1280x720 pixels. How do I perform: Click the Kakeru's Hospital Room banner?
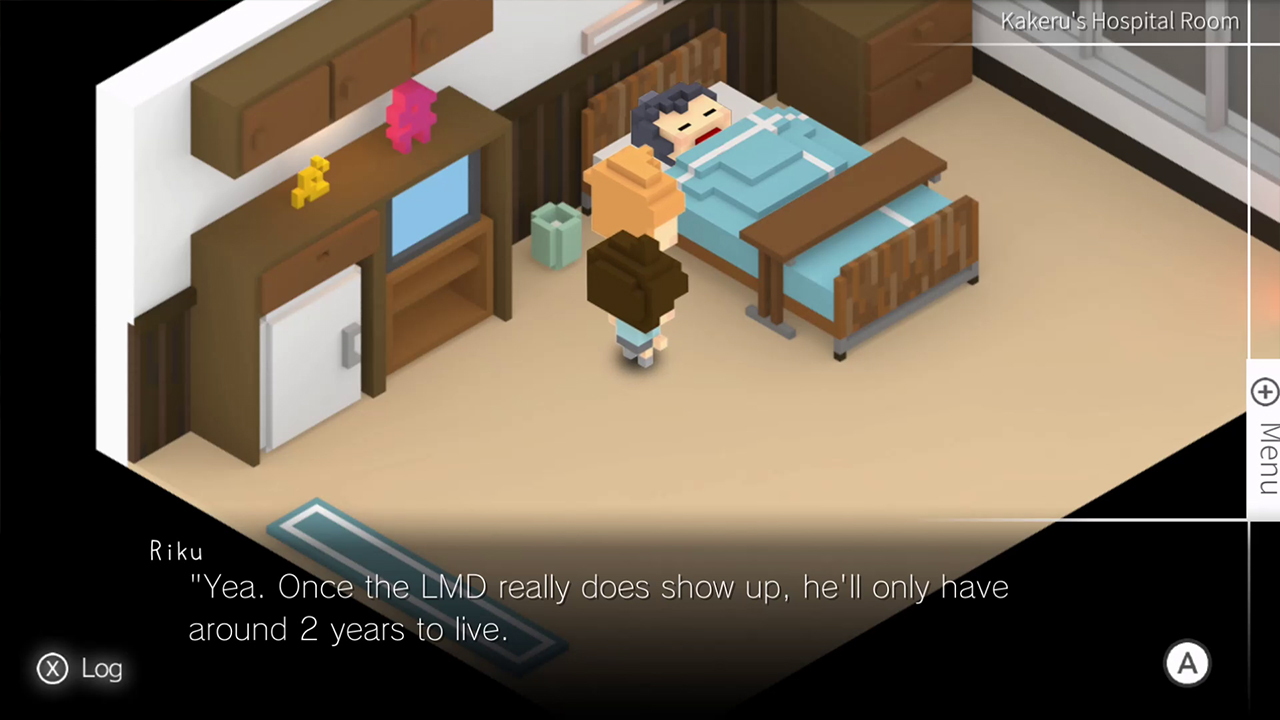click(1118, 21)
